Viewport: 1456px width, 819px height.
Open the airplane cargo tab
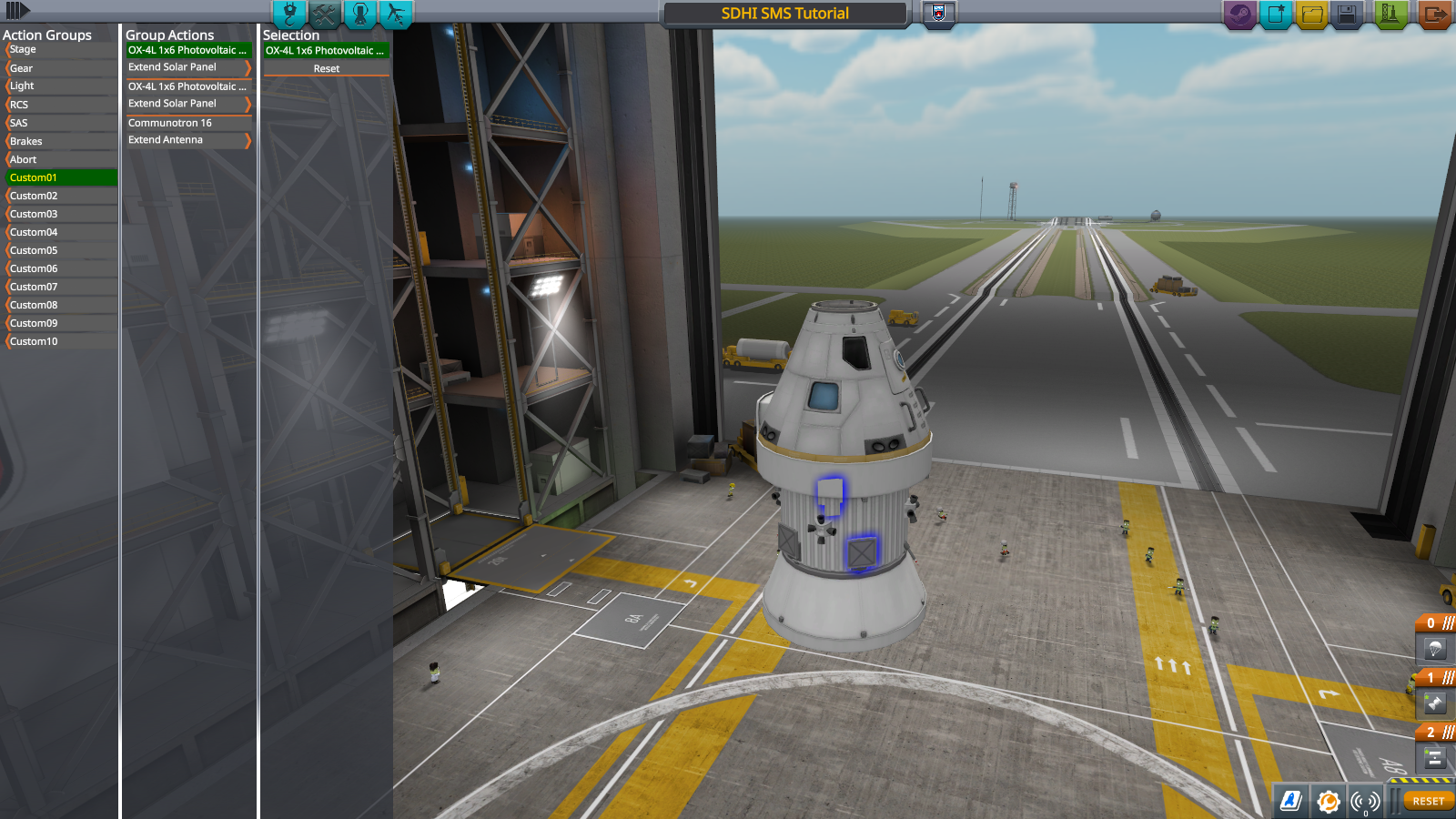click(396, 14)
